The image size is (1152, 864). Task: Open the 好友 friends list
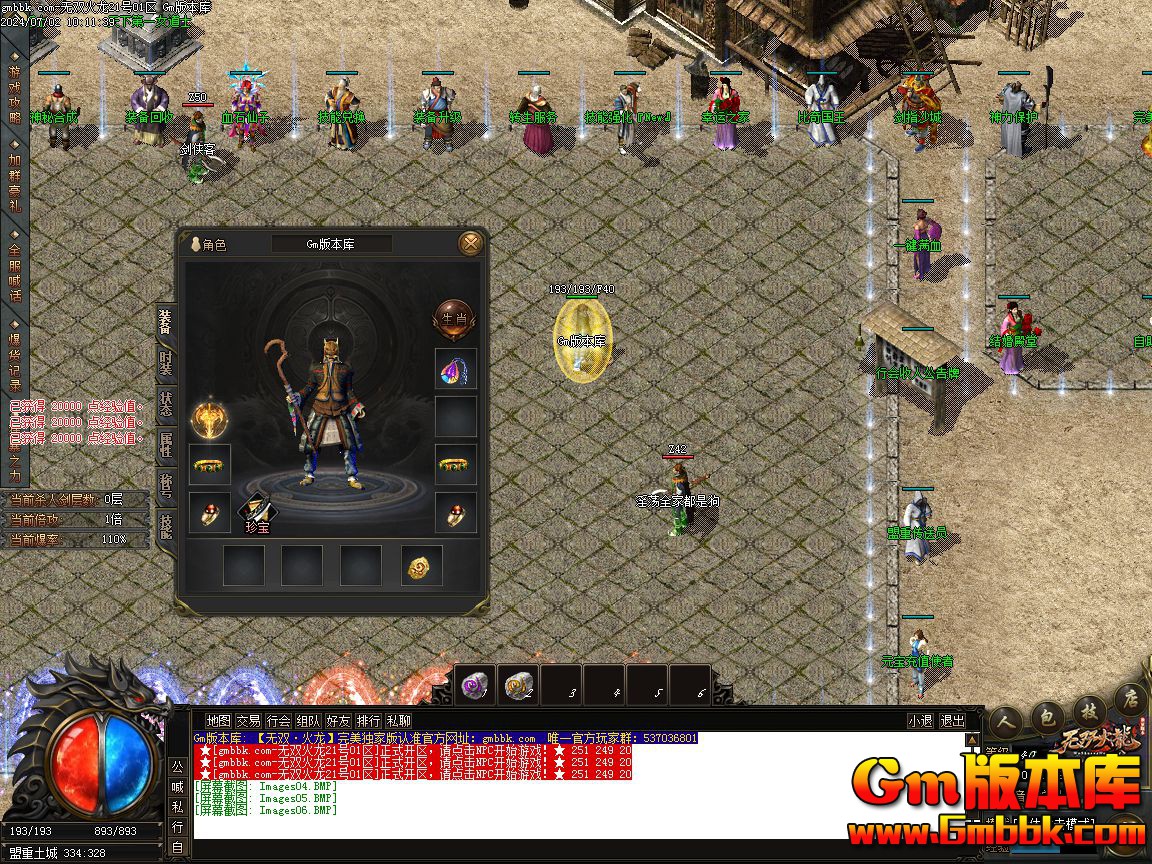tap(338, 720)
